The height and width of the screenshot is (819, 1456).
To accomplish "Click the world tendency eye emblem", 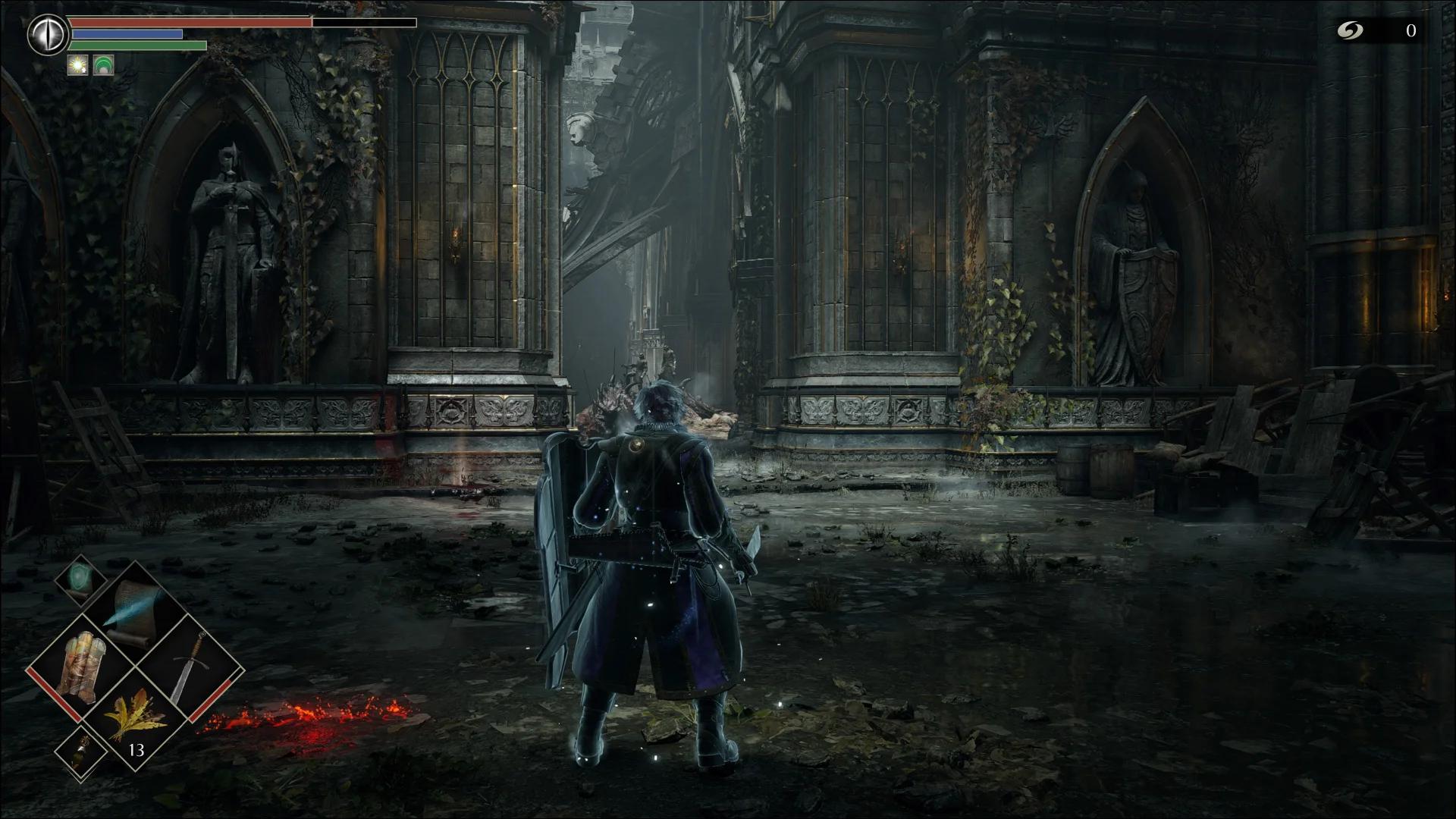I will pyautogui.click(x=48, y=35).
